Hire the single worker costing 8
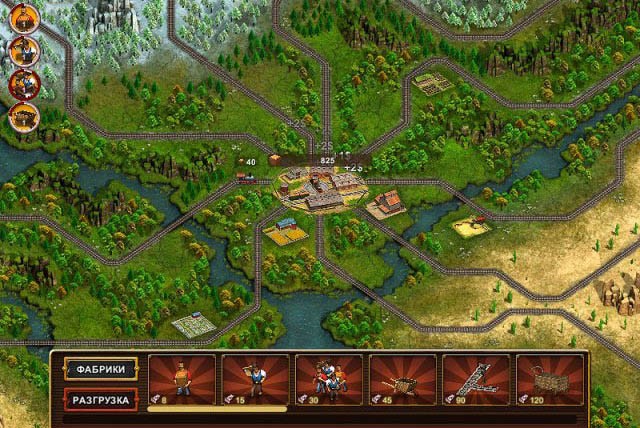Screen dimensions: 640x428 point(181,380)
